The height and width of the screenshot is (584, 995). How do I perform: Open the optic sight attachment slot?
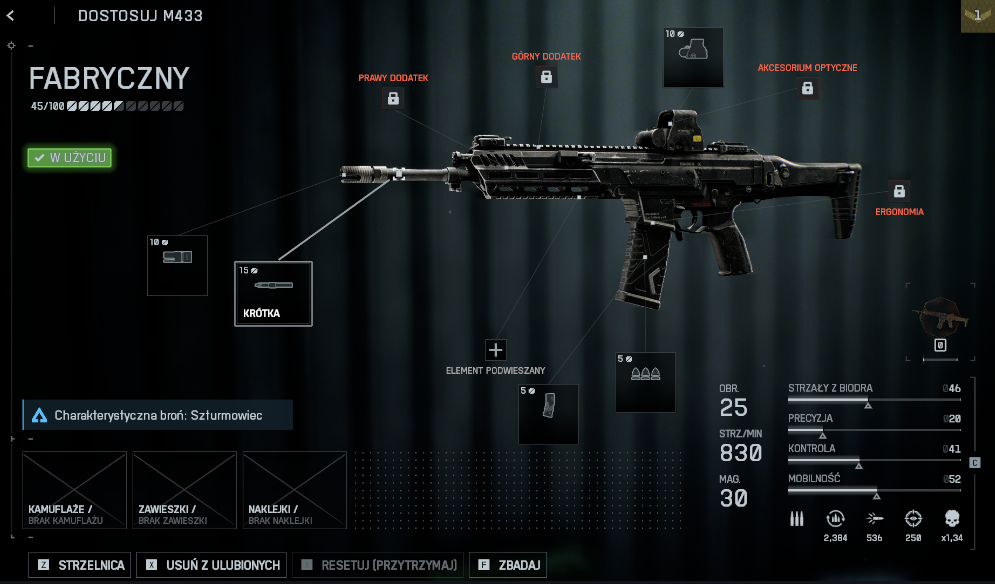tap(694, 57)
